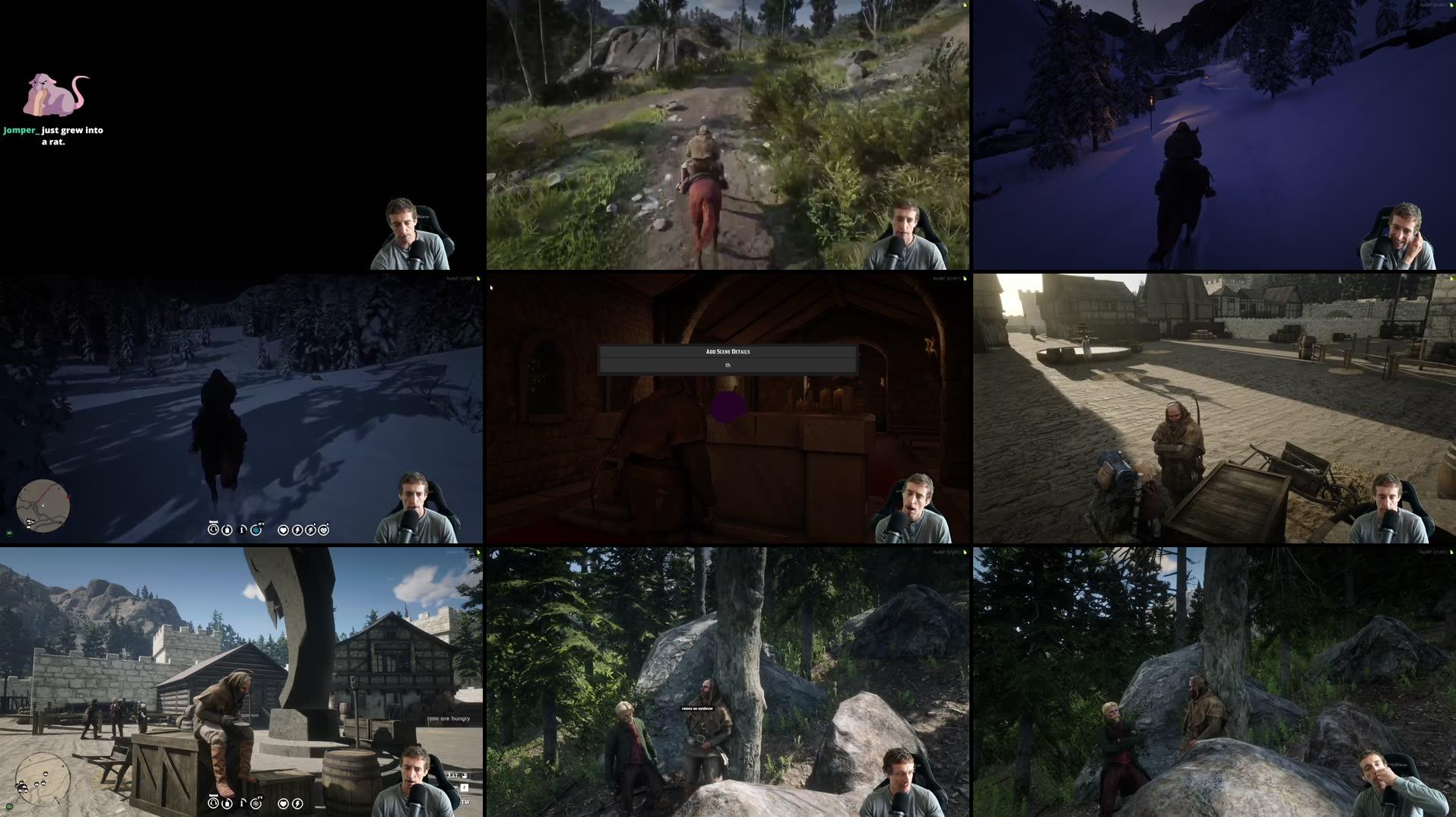Select the heart-pulse vitals icon
1456x817 pixels.
click(x=325, y=530)
